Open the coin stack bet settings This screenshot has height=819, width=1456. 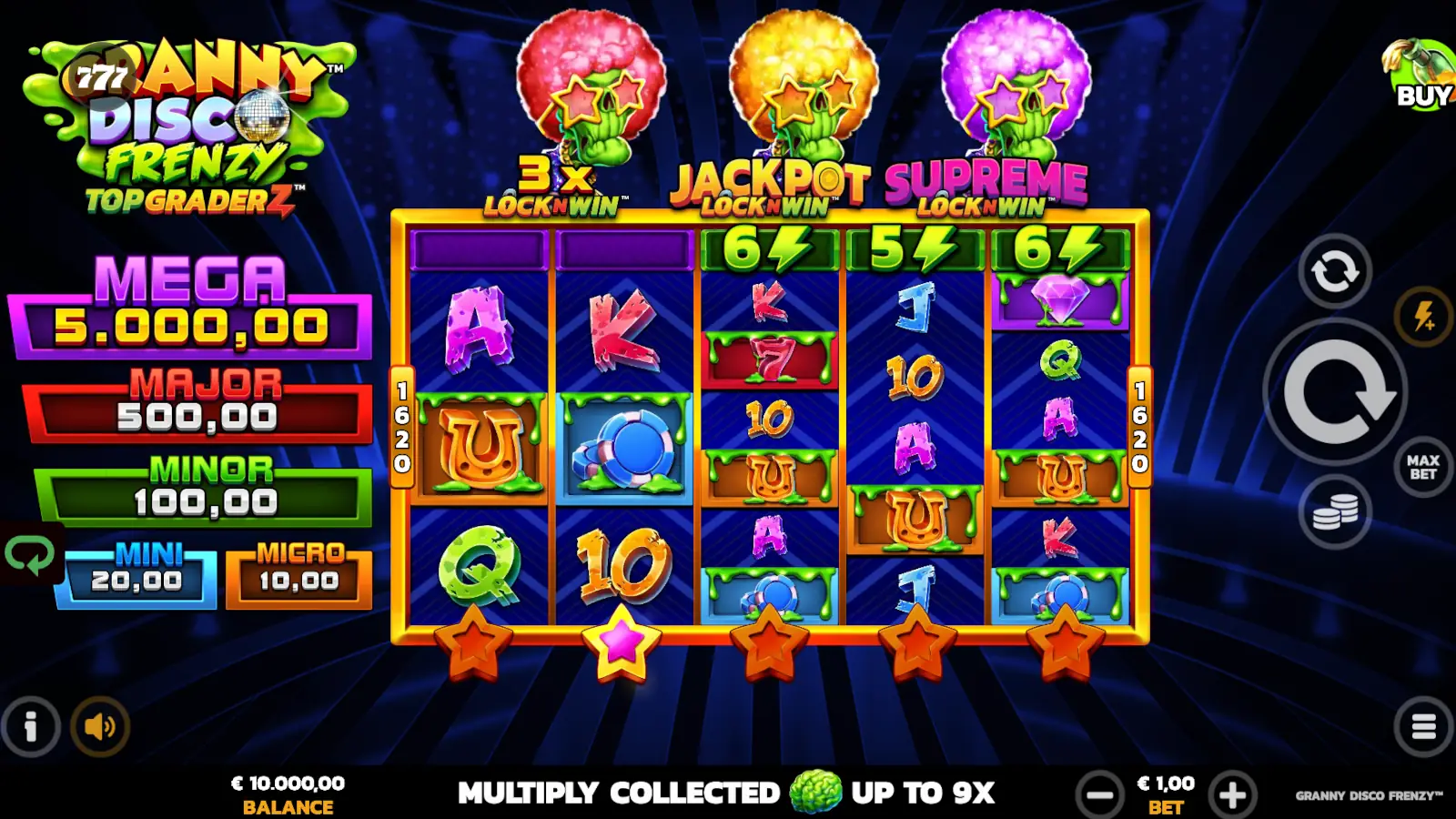coord(1334,512)
